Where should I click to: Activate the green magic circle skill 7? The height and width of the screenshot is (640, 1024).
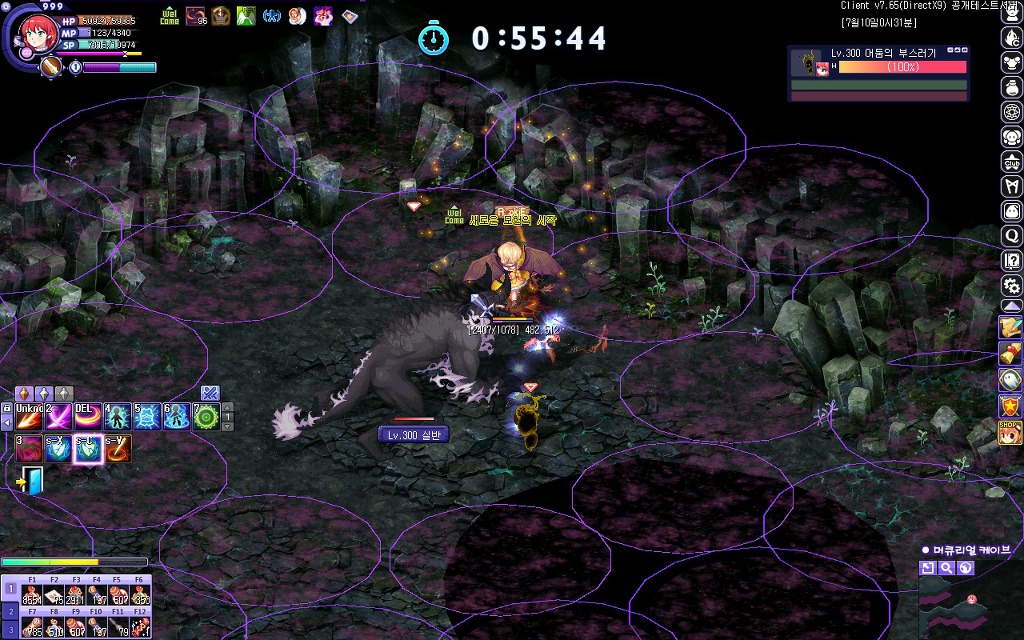click(206, 416)
